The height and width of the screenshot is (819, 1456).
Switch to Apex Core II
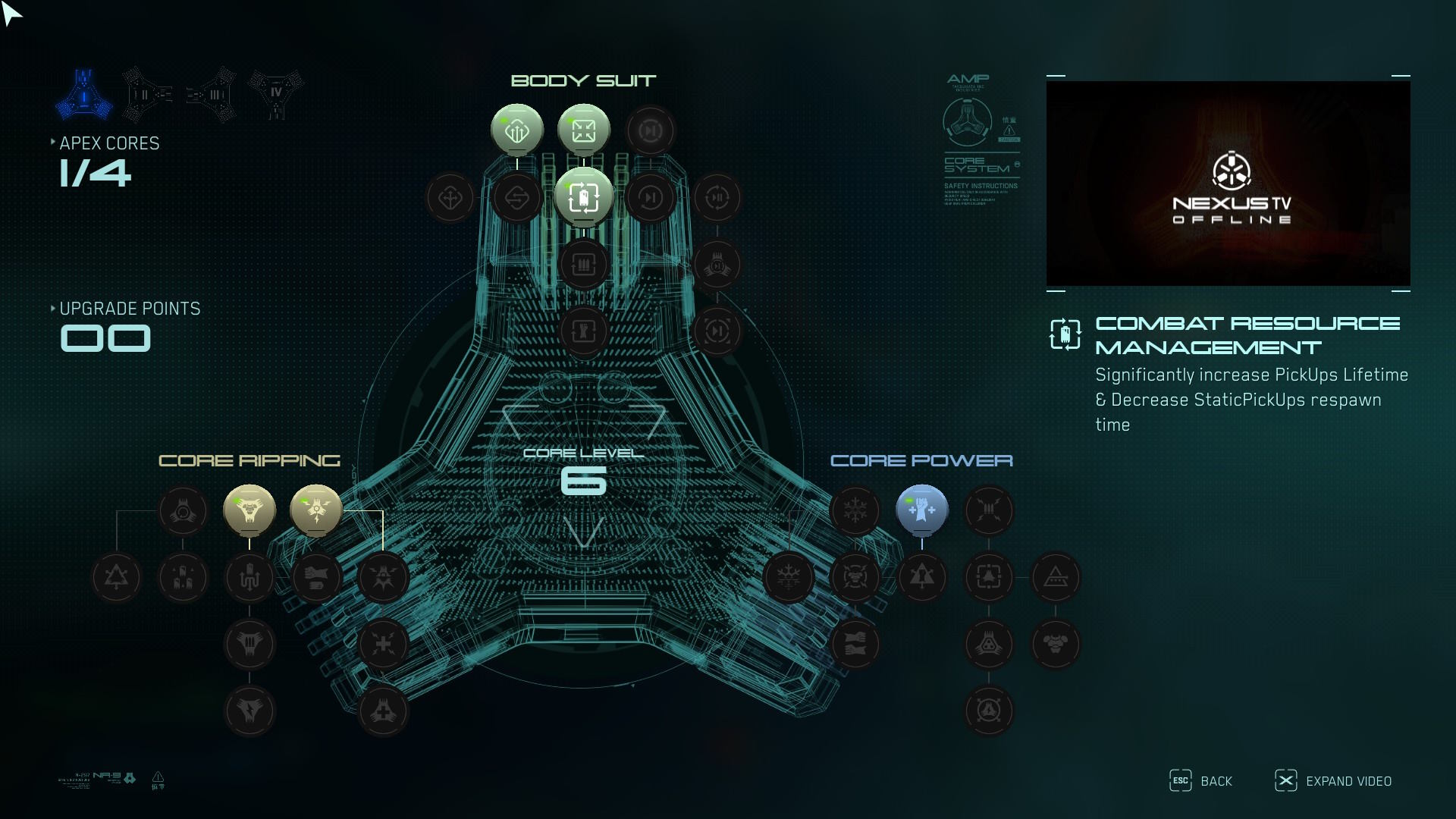tap(148, 95)
